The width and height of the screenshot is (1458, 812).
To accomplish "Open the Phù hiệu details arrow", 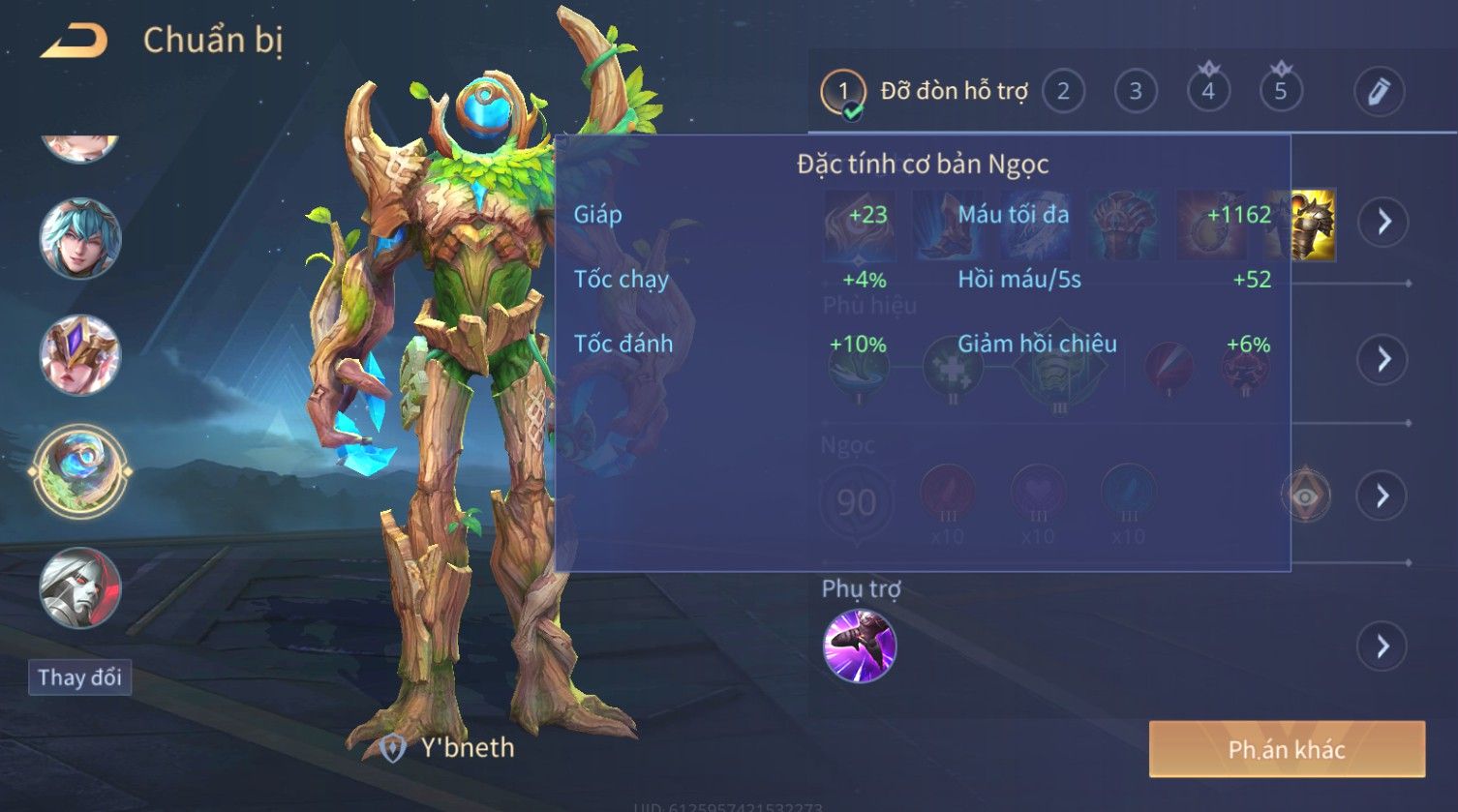I will pyautogui.click(x=1382, y=359).
